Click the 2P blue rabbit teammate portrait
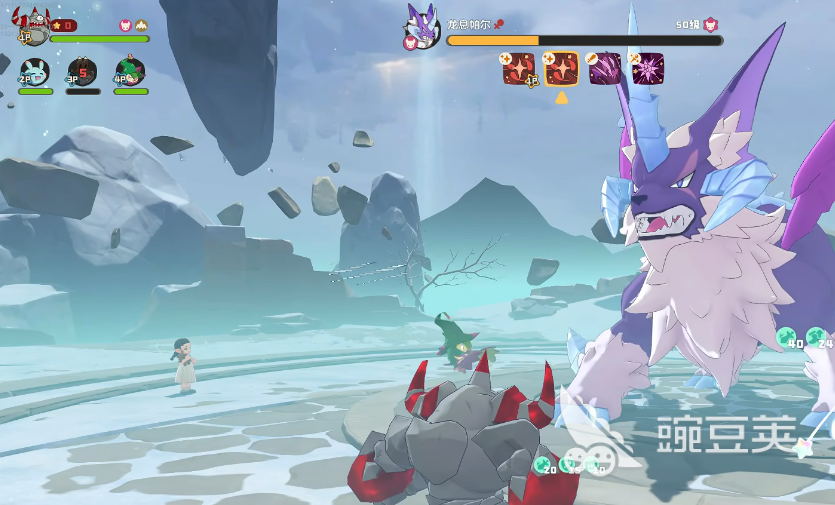The width and height of the screenshot is (835, 505). (35, 72)
